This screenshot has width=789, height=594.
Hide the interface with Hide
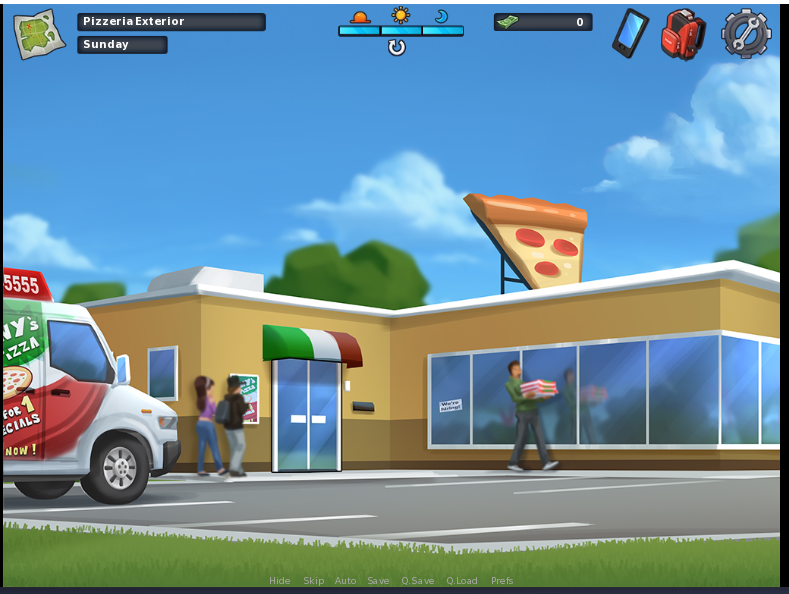[x=280, y=581]
